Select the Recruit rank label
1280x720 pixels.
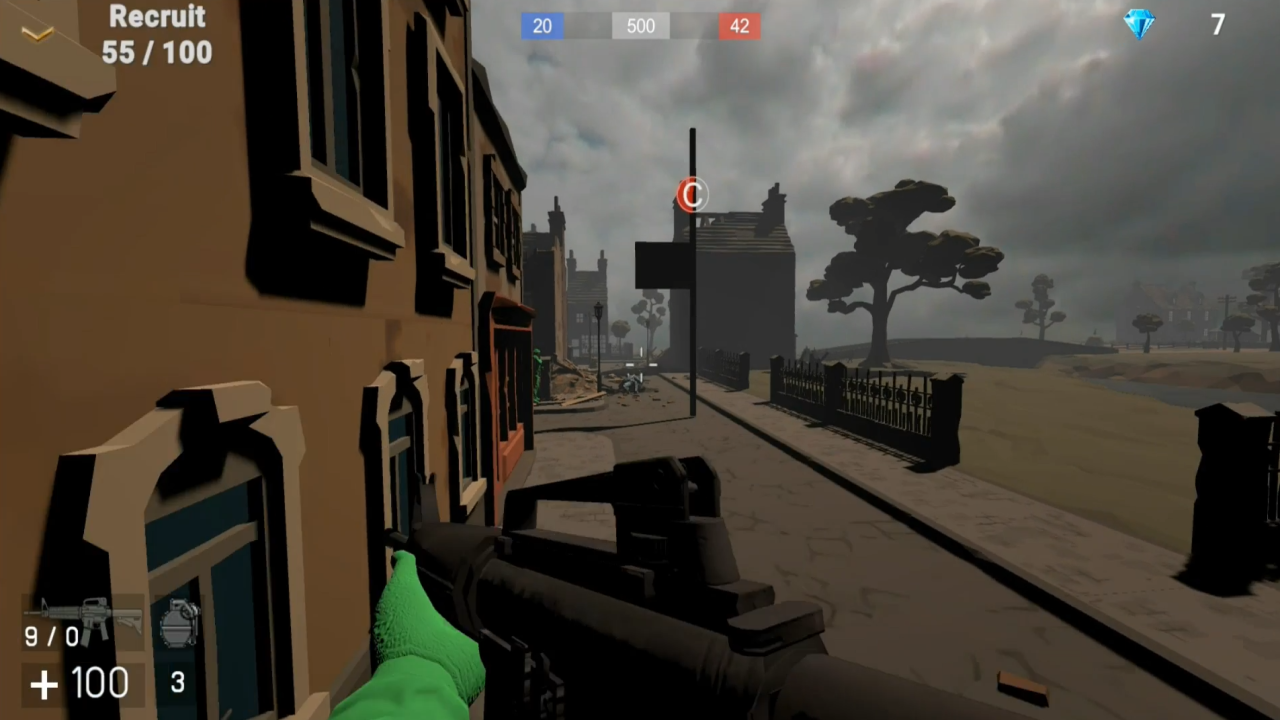(157, 17)
